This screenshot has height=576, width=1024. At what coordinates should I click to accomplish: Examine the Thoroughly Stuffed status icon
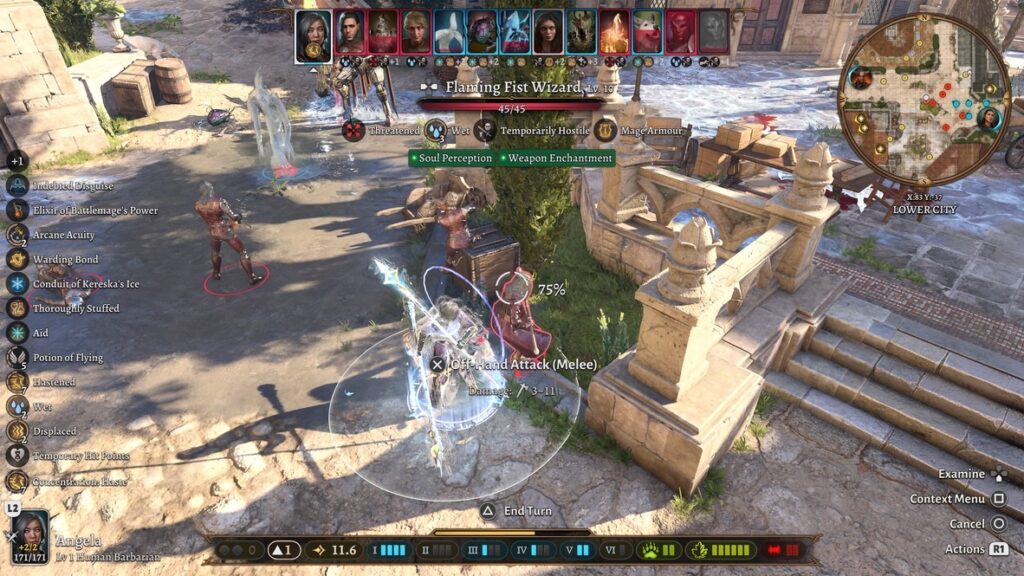point(17,308)
